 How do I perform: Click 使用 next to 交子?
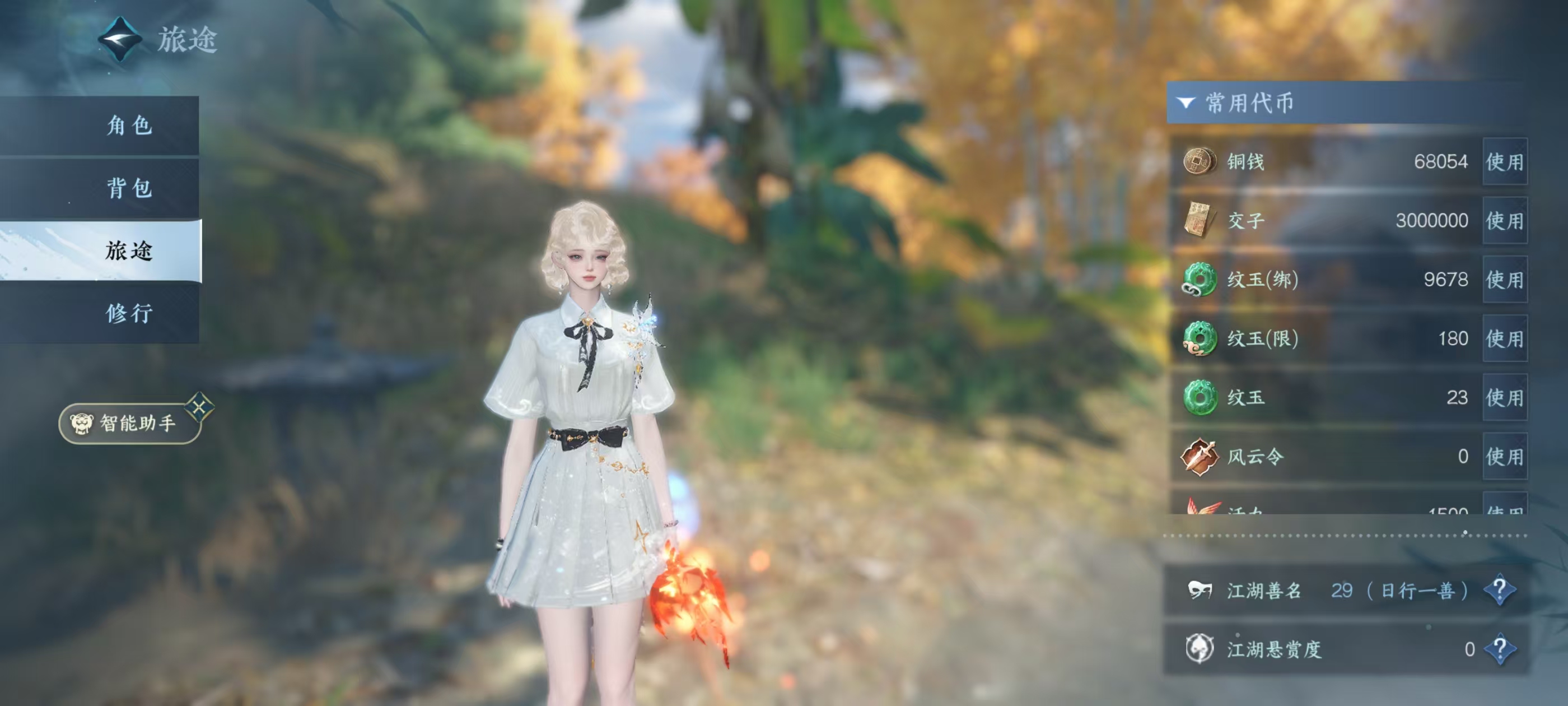click(x=1504, y=221)
